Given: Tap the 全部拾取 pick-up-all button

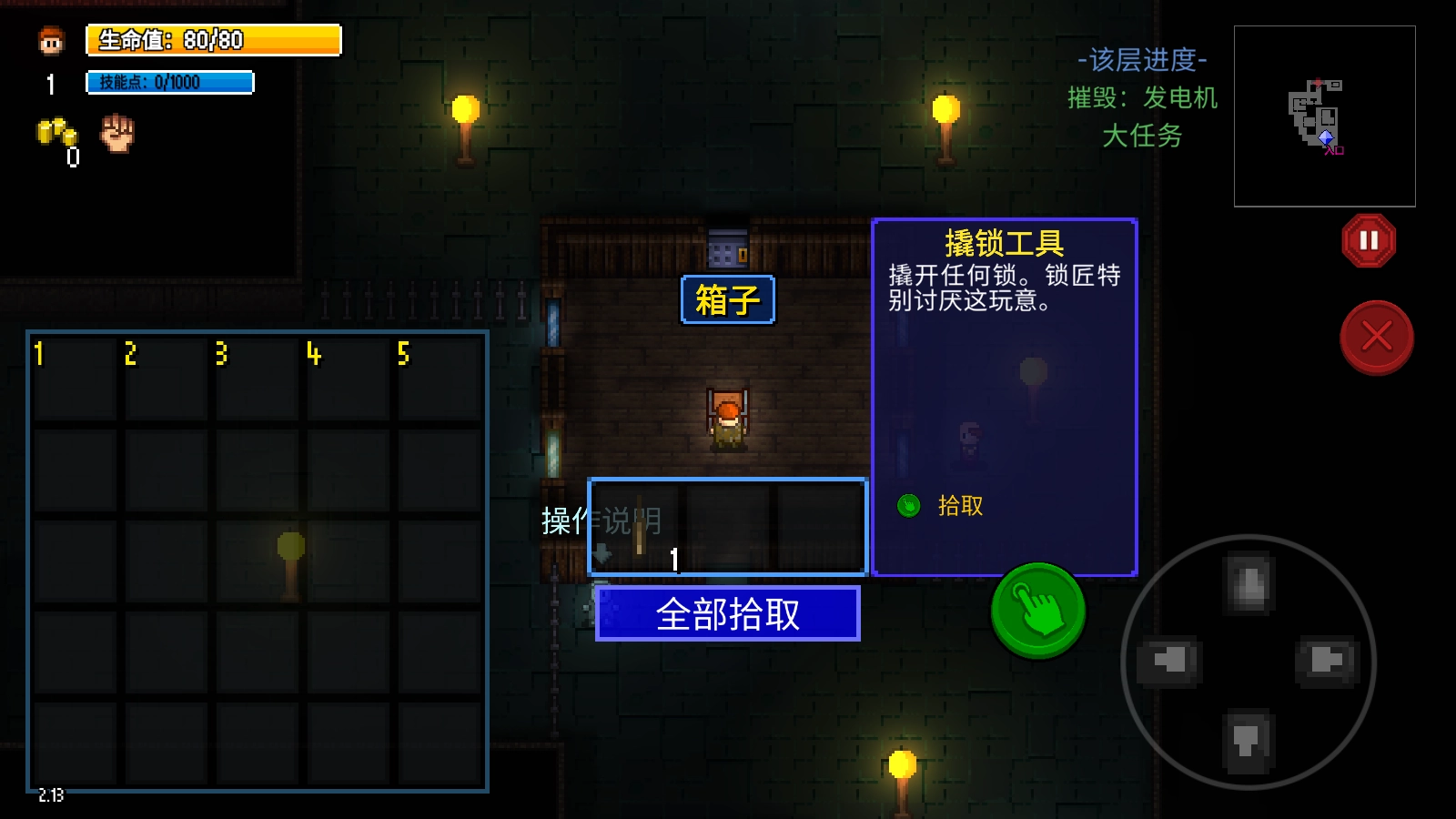Looking at the screenshot, I should point(727,614).
